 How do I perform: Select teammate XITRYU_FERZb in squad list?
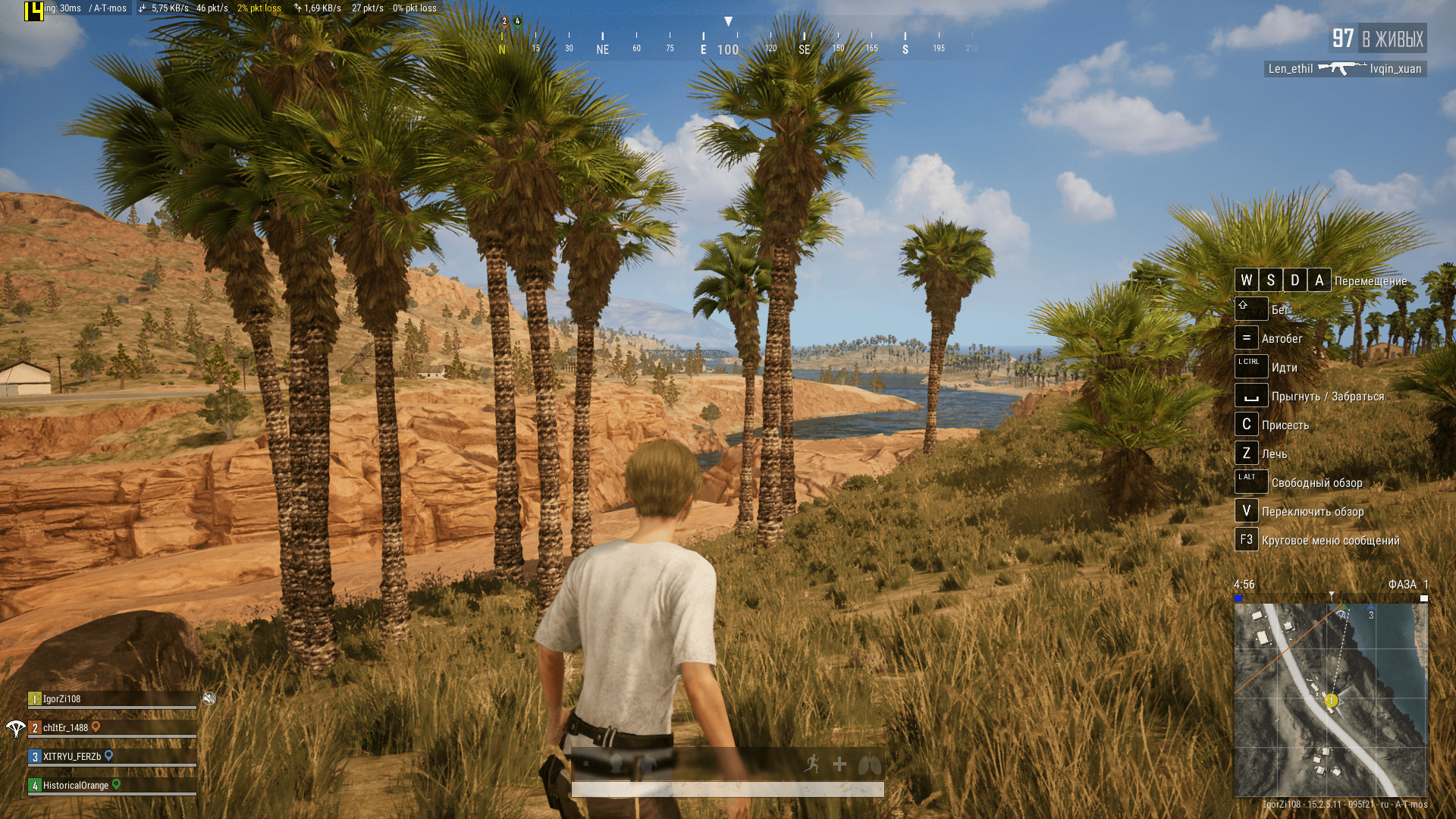[x=71, y=757]
